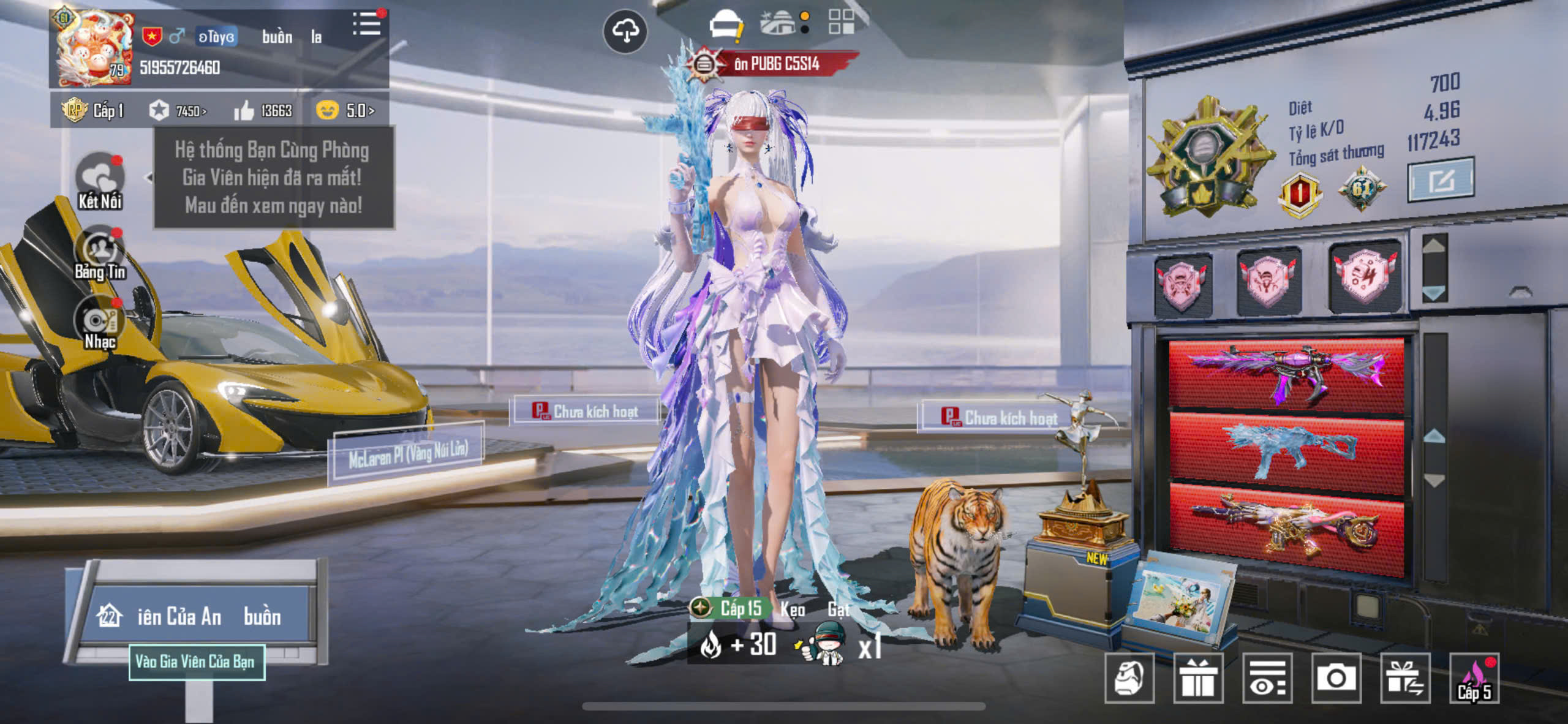Enter home via Vào Gia Viên Của Bạn

[x=197, y=662]
